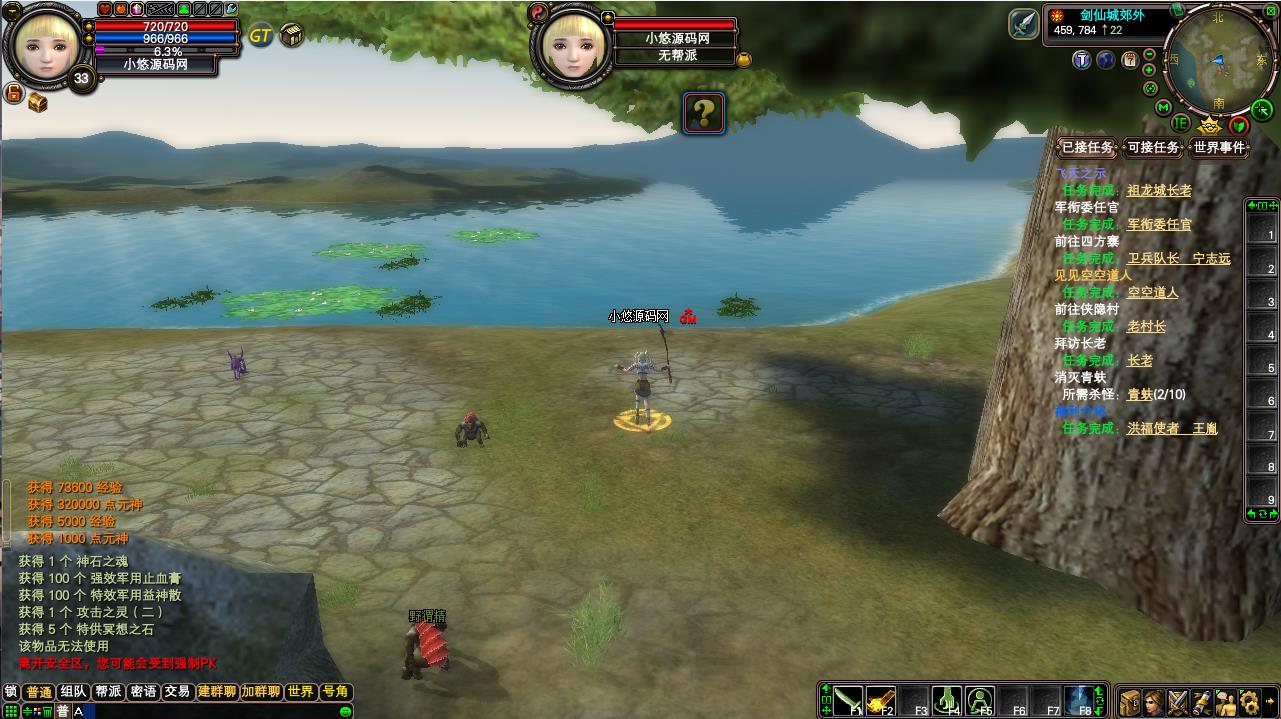Open the GT button beside player portrait
Viewport: 1281px width, 719px height.
click(x=260, y=36)
